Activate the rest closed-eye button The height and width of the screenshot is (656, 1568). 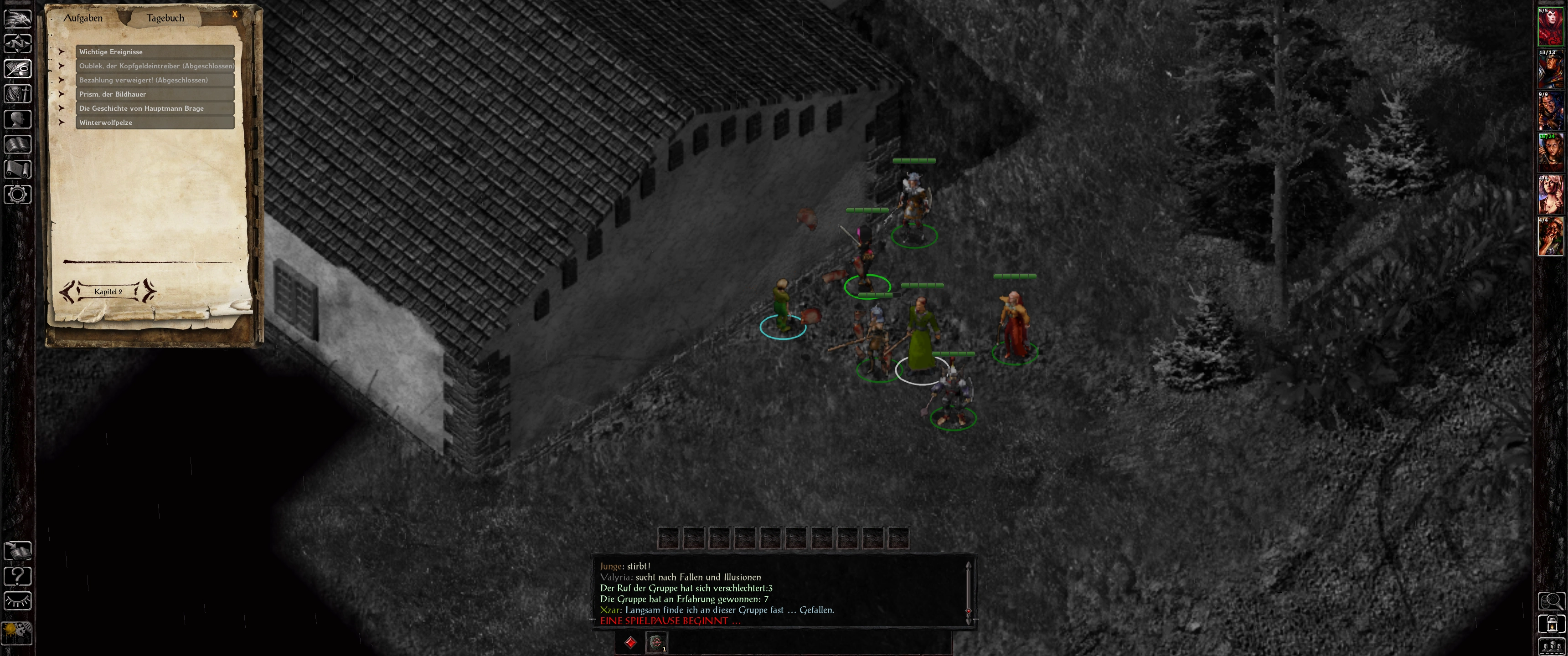point(18,601)
